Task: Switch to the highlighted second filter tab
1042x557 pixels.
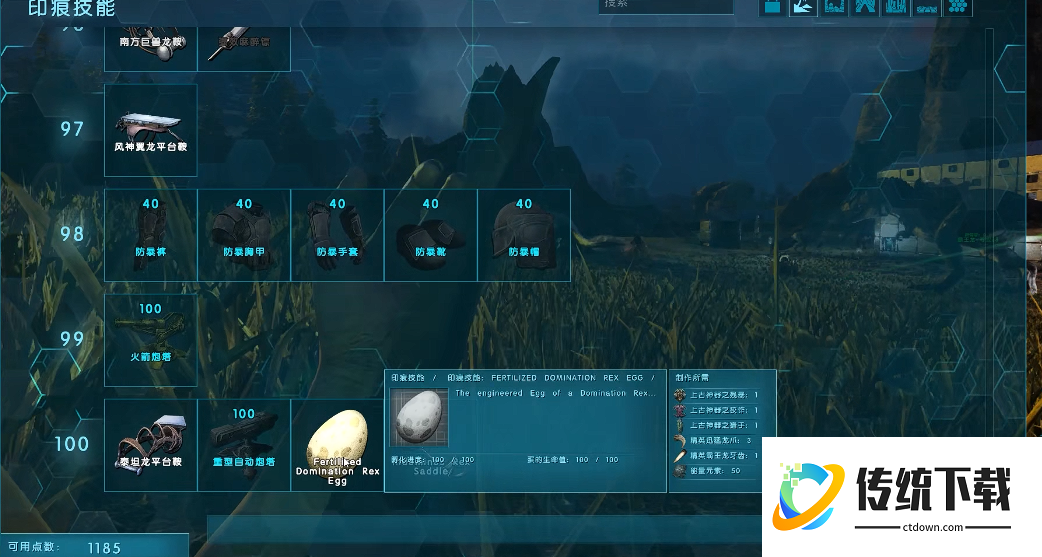Action: [x=803, y=7]
